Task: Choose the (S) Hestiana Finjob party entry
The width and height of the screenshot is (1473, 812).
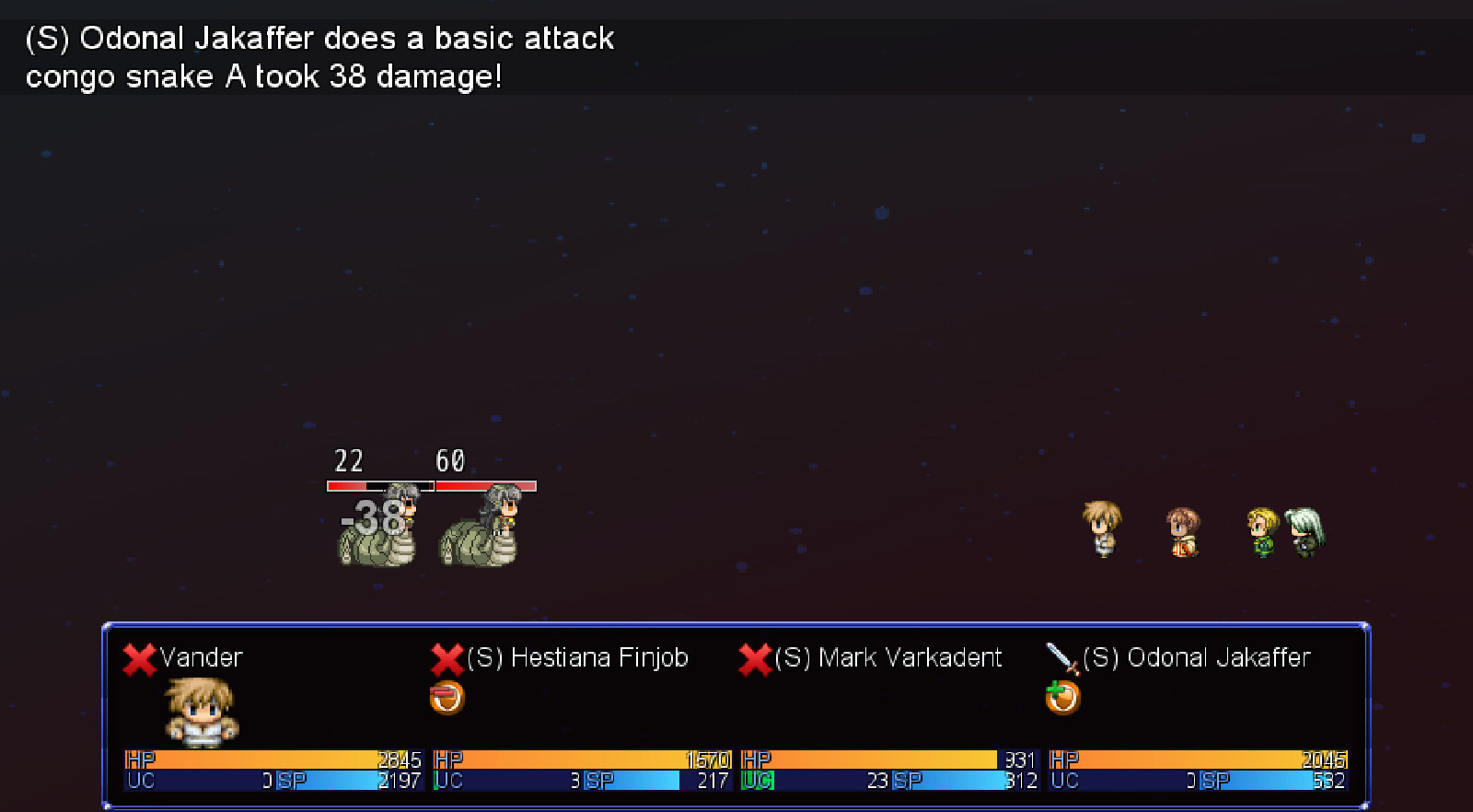Action: [577, 658]
